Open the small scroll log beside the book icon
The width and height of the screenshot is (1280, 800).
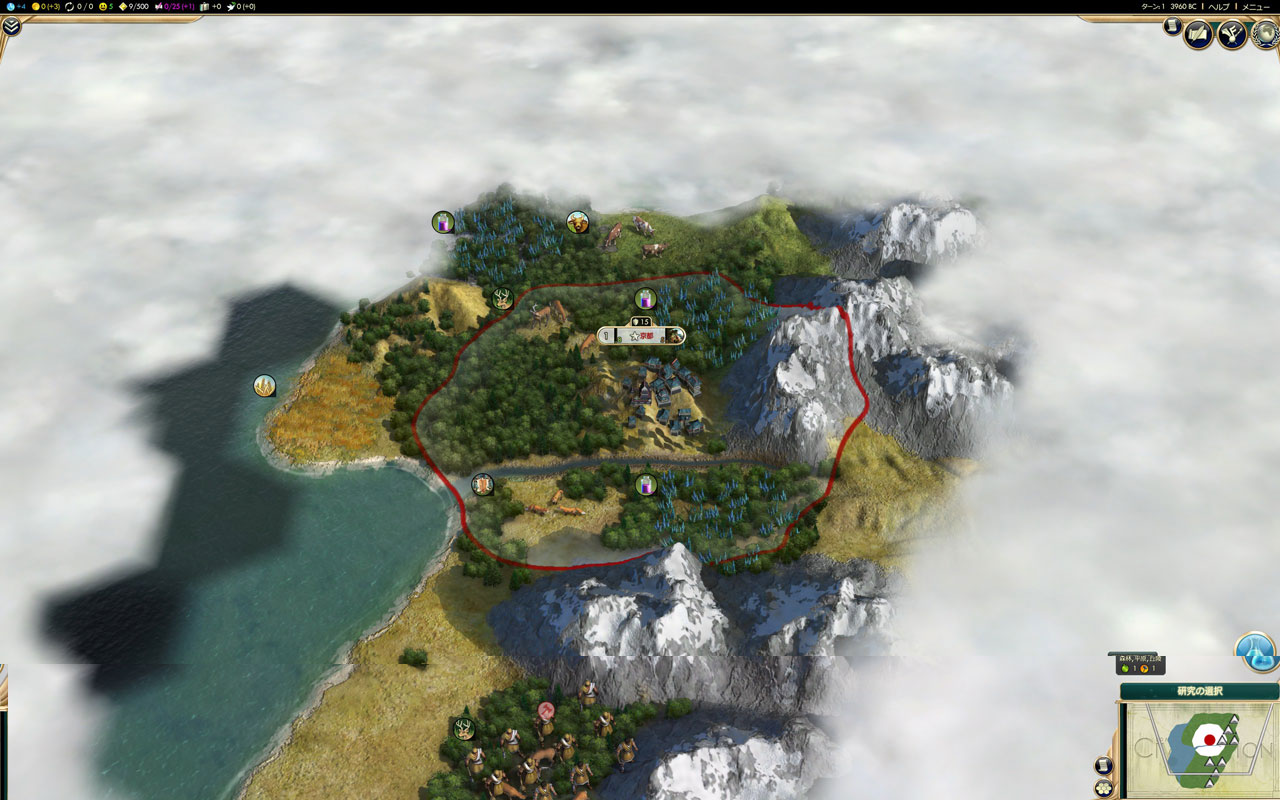coord(1172,27)
